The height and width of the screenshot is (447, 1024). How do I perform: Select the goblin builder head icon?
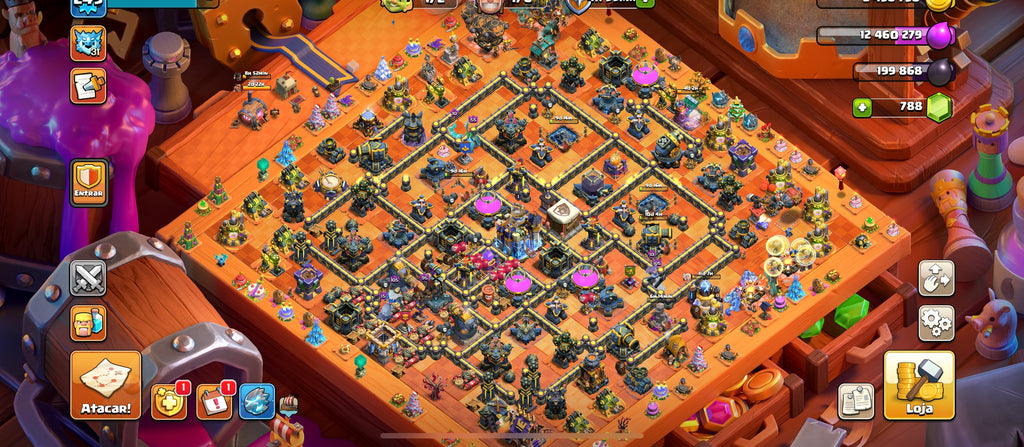[394, 4]
